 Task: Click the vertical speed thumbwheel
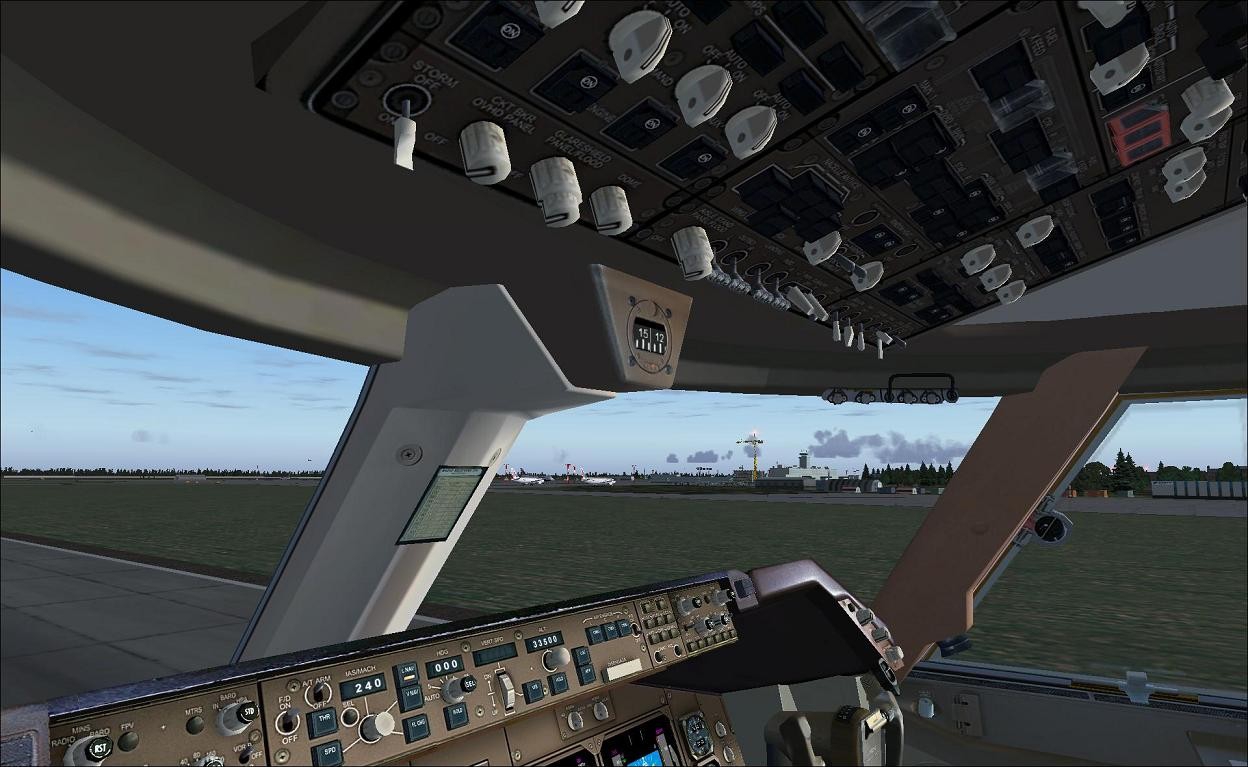pos(507,689)
